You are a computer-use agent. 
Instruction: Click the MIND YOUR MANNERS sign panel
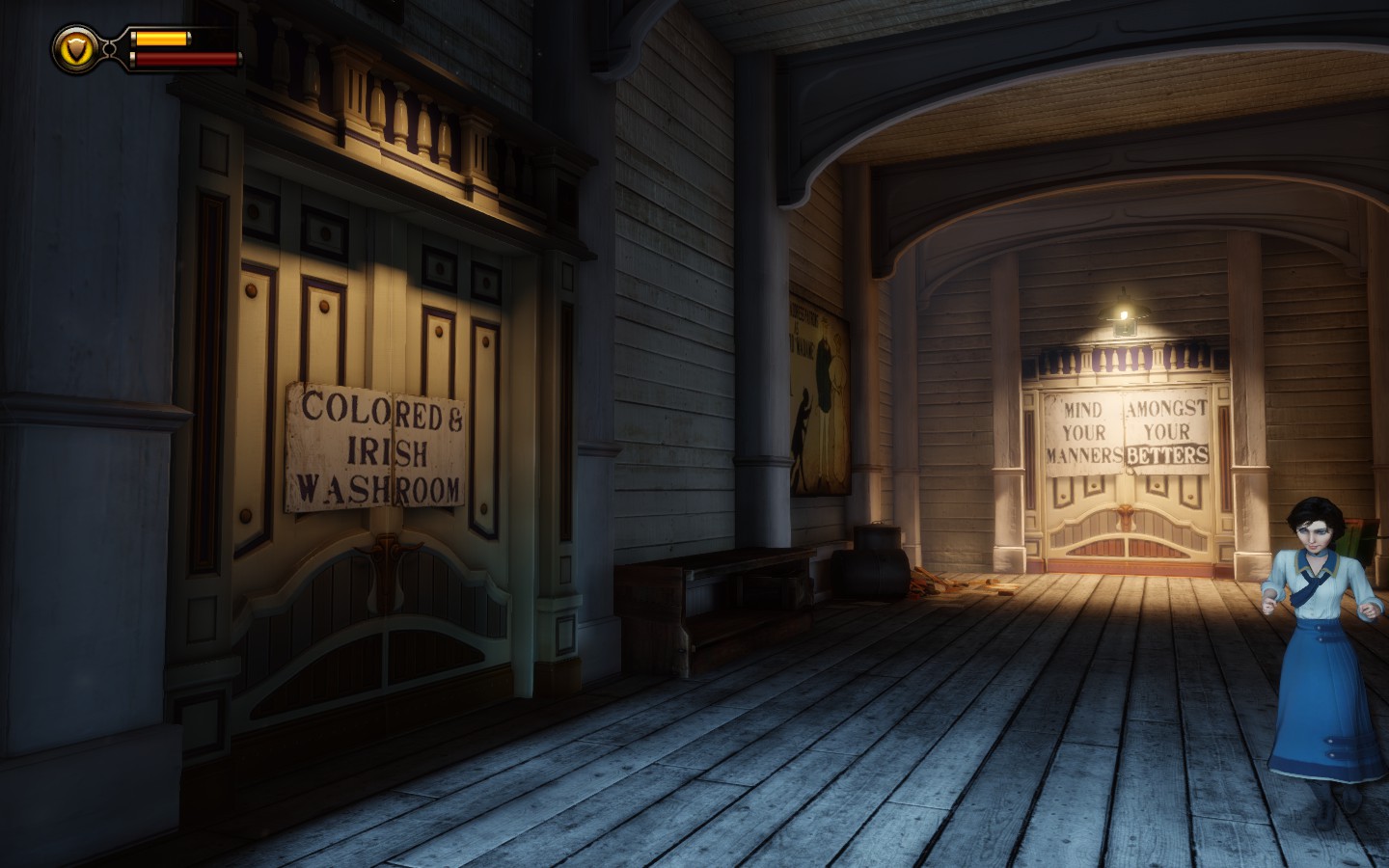(1082, 432)
